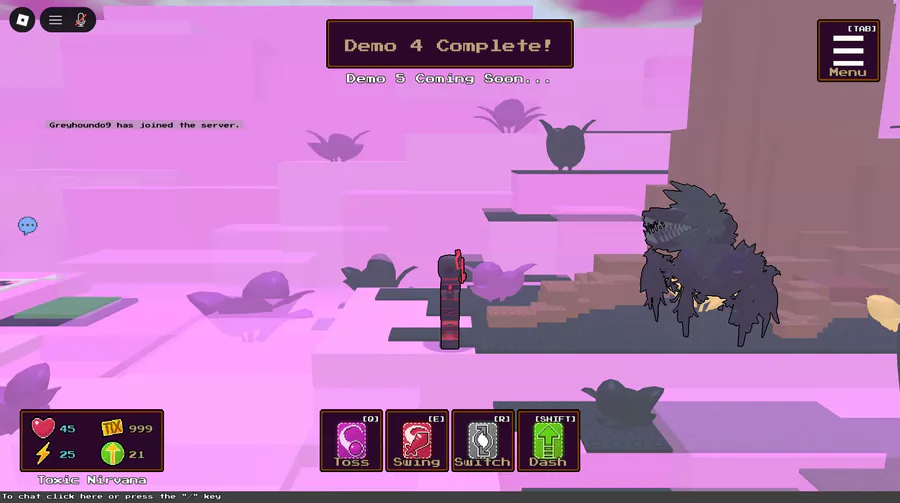Use the Swing ability

[417, 440]
